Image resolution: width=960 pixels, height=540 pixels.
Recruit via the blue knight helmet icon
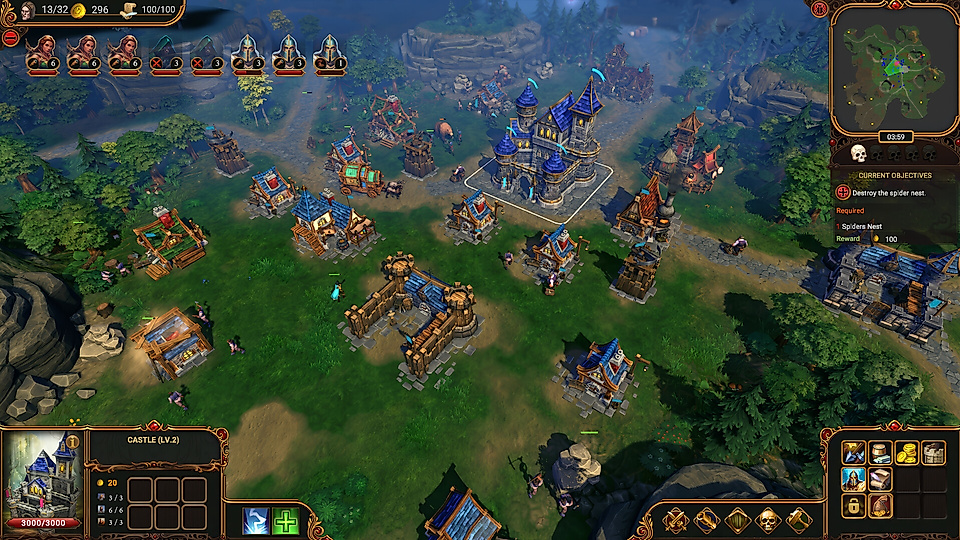853,480
